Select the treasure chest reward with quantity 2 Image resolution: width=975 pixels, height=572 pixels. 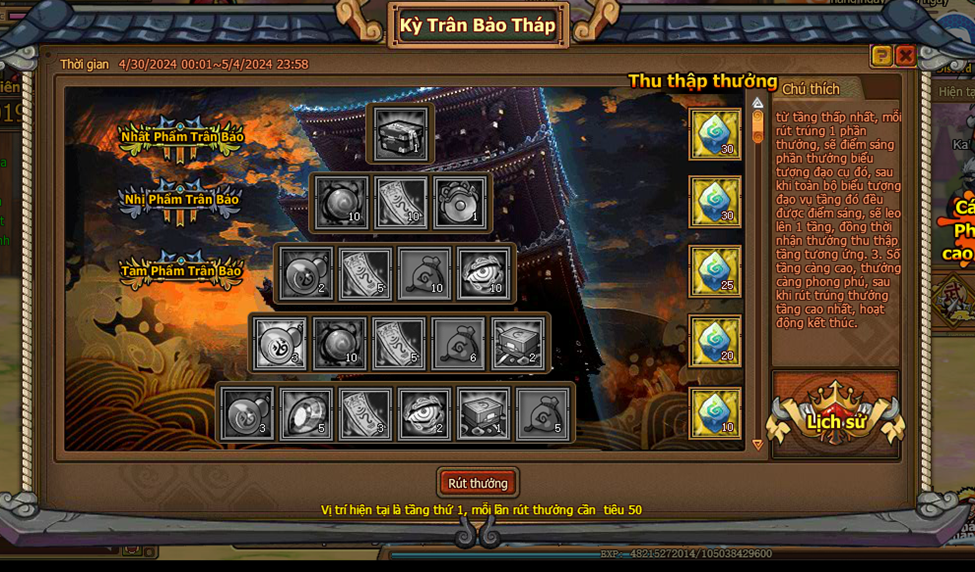point(519,342)
